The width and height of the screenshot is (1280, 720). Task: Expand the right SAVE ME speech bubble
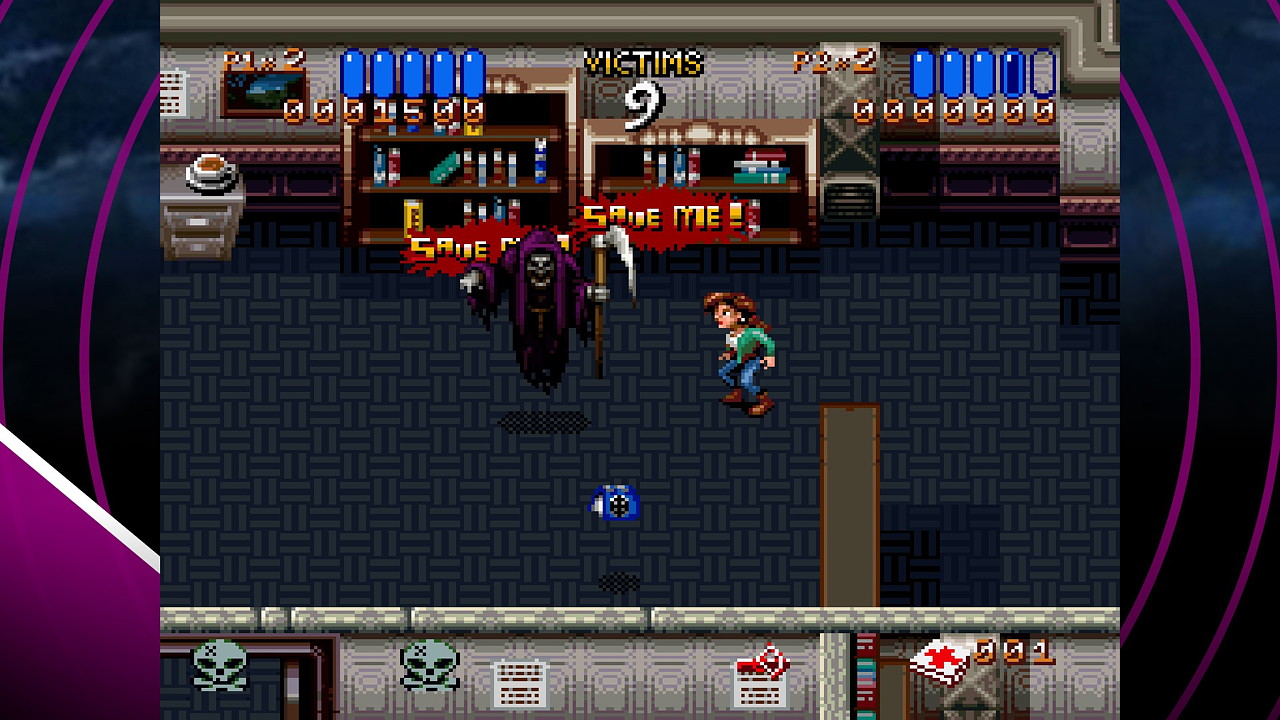(x=666, y=214)
